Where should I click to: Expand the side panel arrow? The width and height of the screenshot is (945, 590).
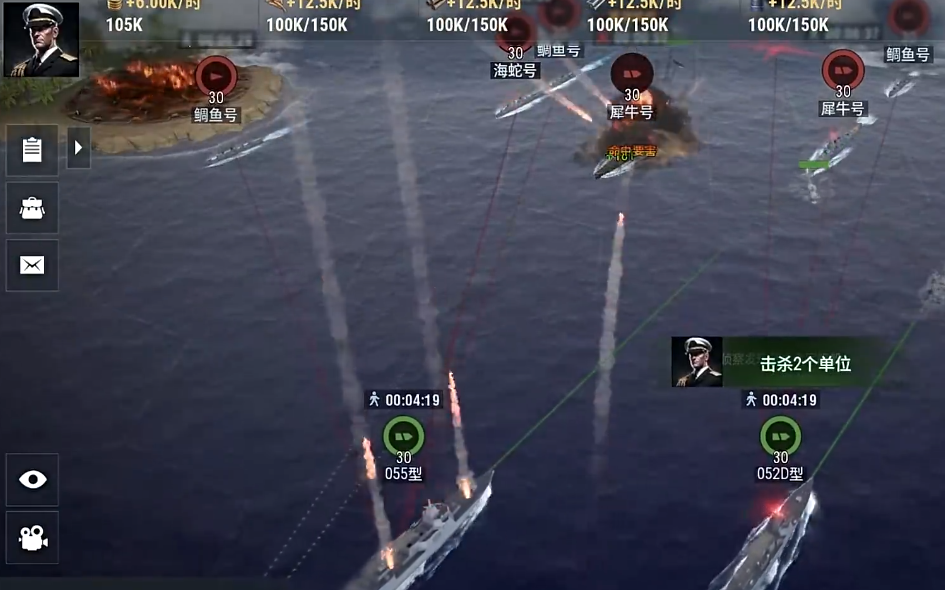(x=79, y=148)
